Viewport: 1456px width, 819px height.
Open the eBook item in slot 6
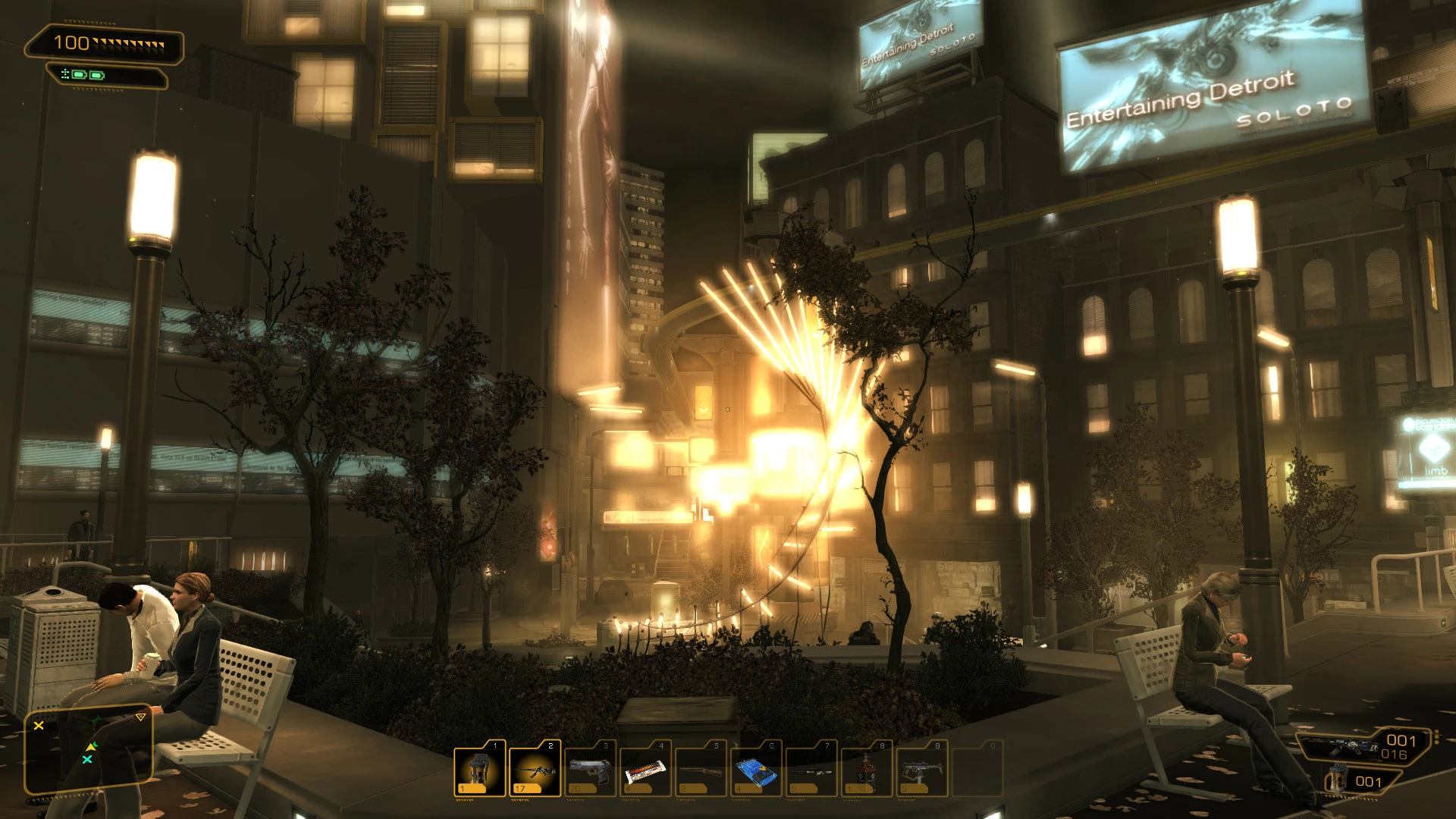[755, 770]
